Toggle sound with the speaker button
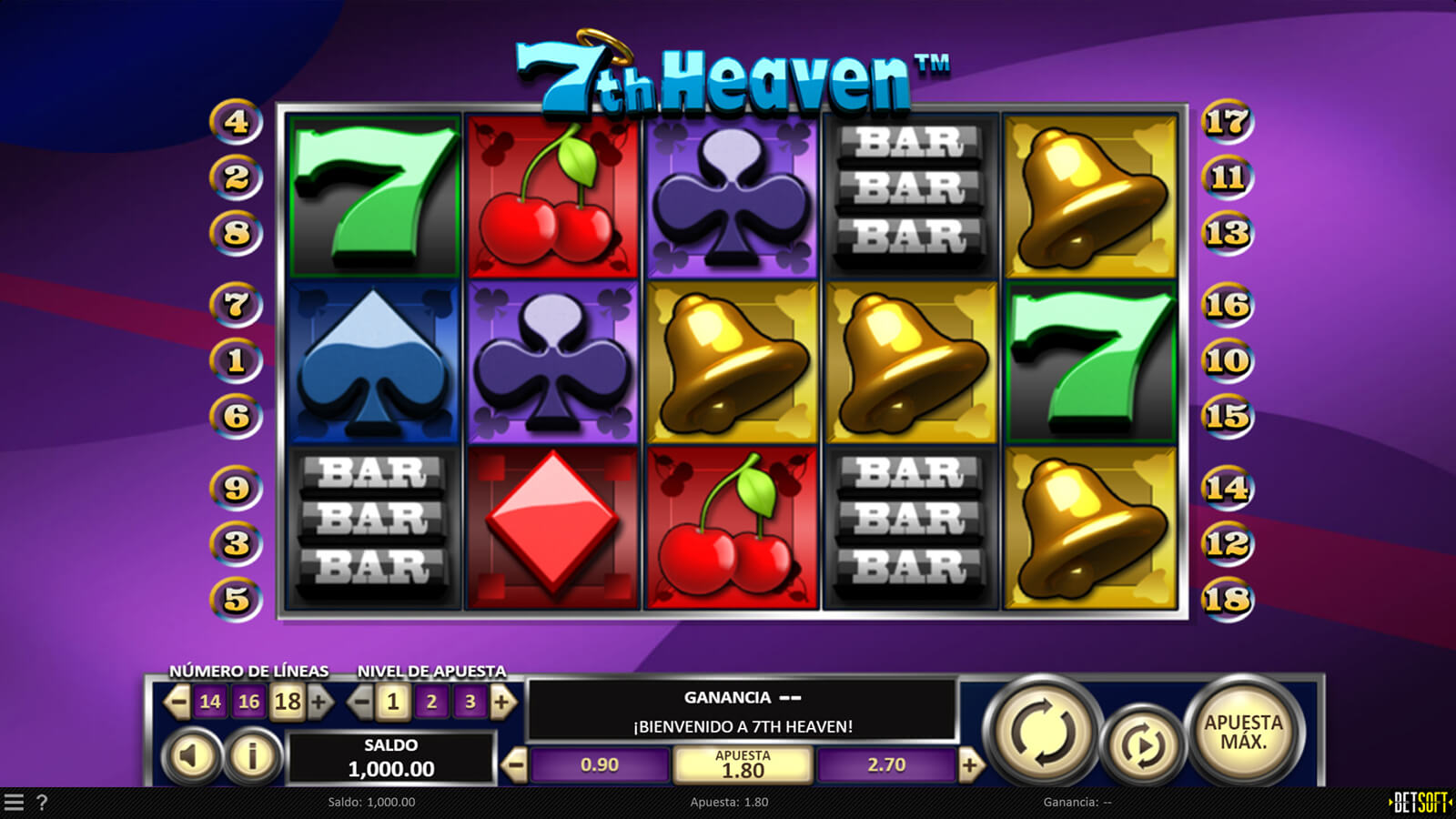This screenshot has height=819, width=1456. click(191, 755)
